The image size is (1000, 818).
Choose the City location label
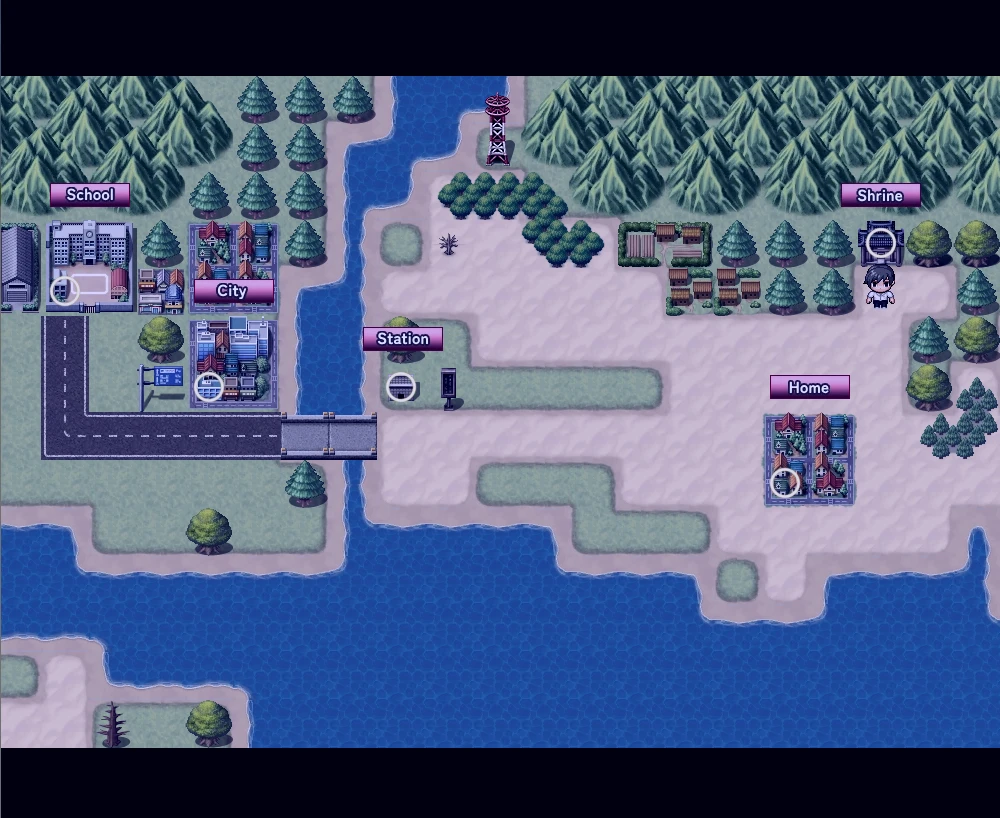232,291
